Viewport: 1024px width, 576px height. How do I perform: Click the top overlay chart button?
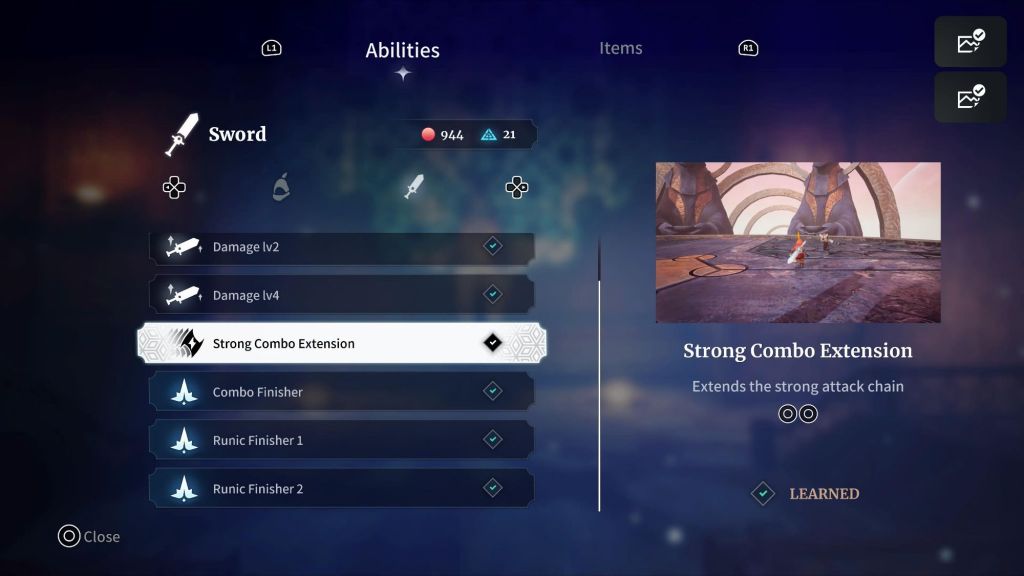pyautogui.click(x=970, y=42)
